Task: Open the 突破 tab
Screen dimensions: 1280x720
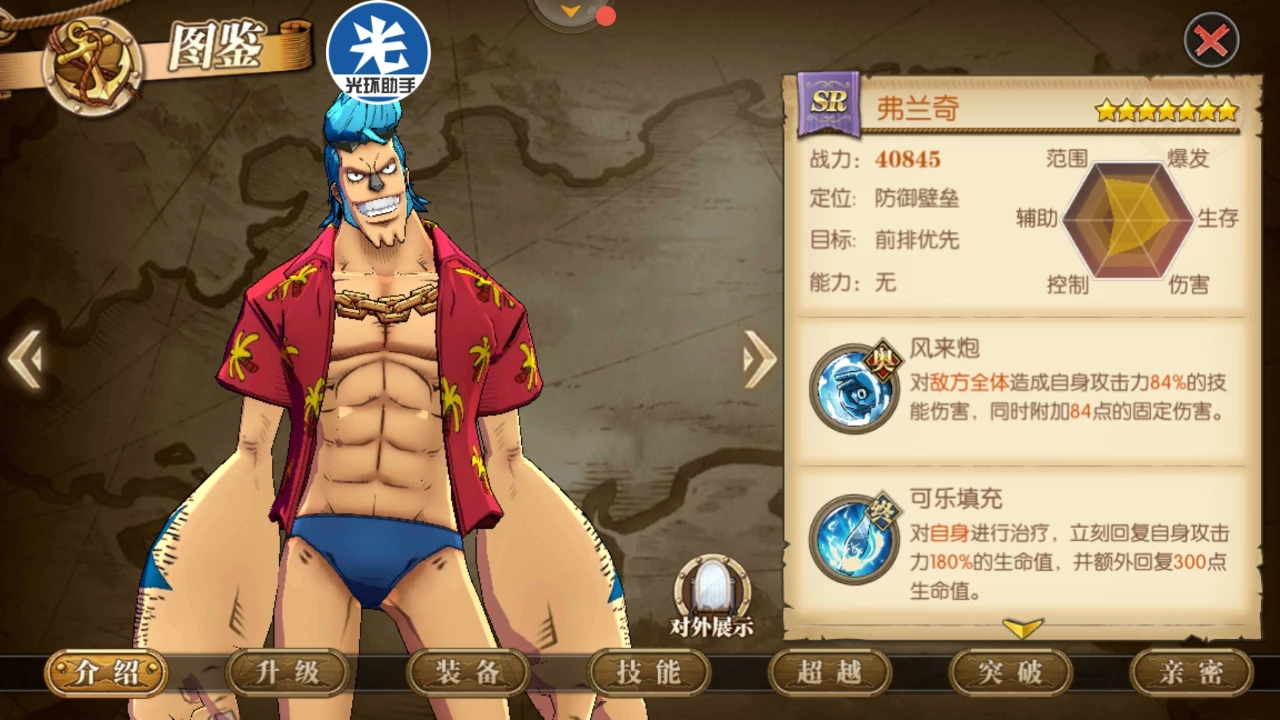Action: click(x=1010, y=673)
